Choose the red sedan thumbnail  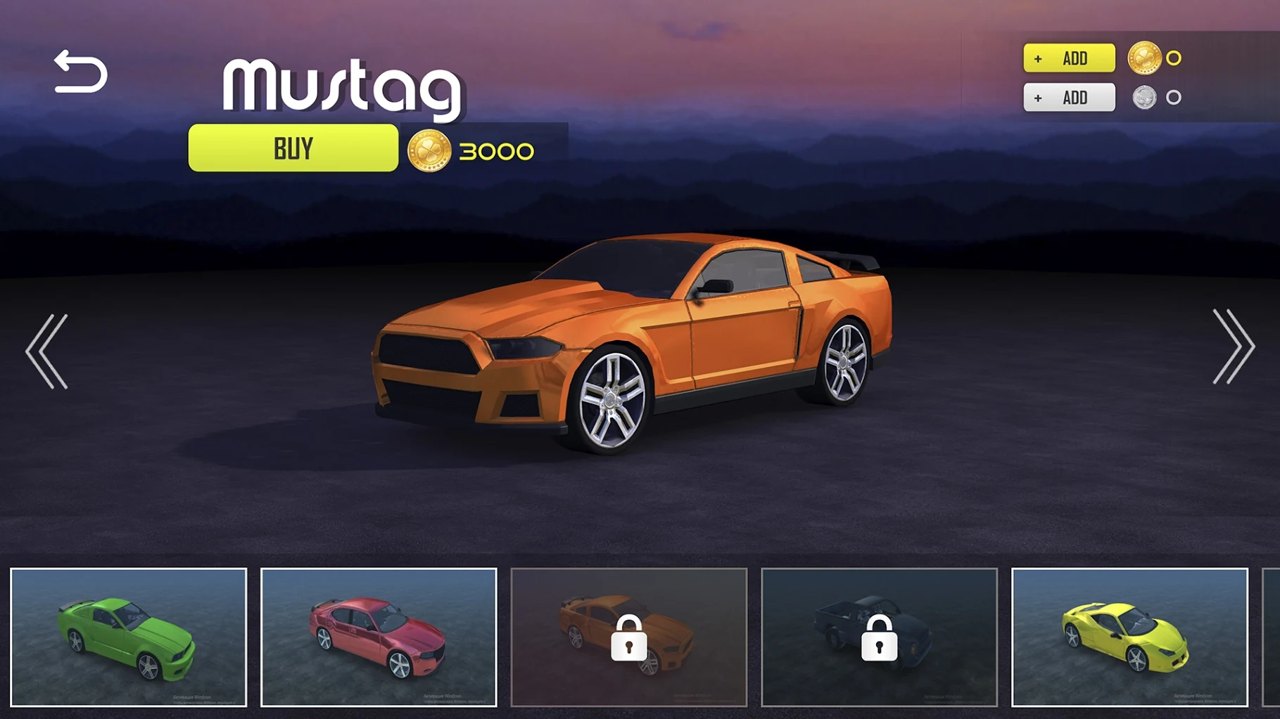click(x=379, y=637)
